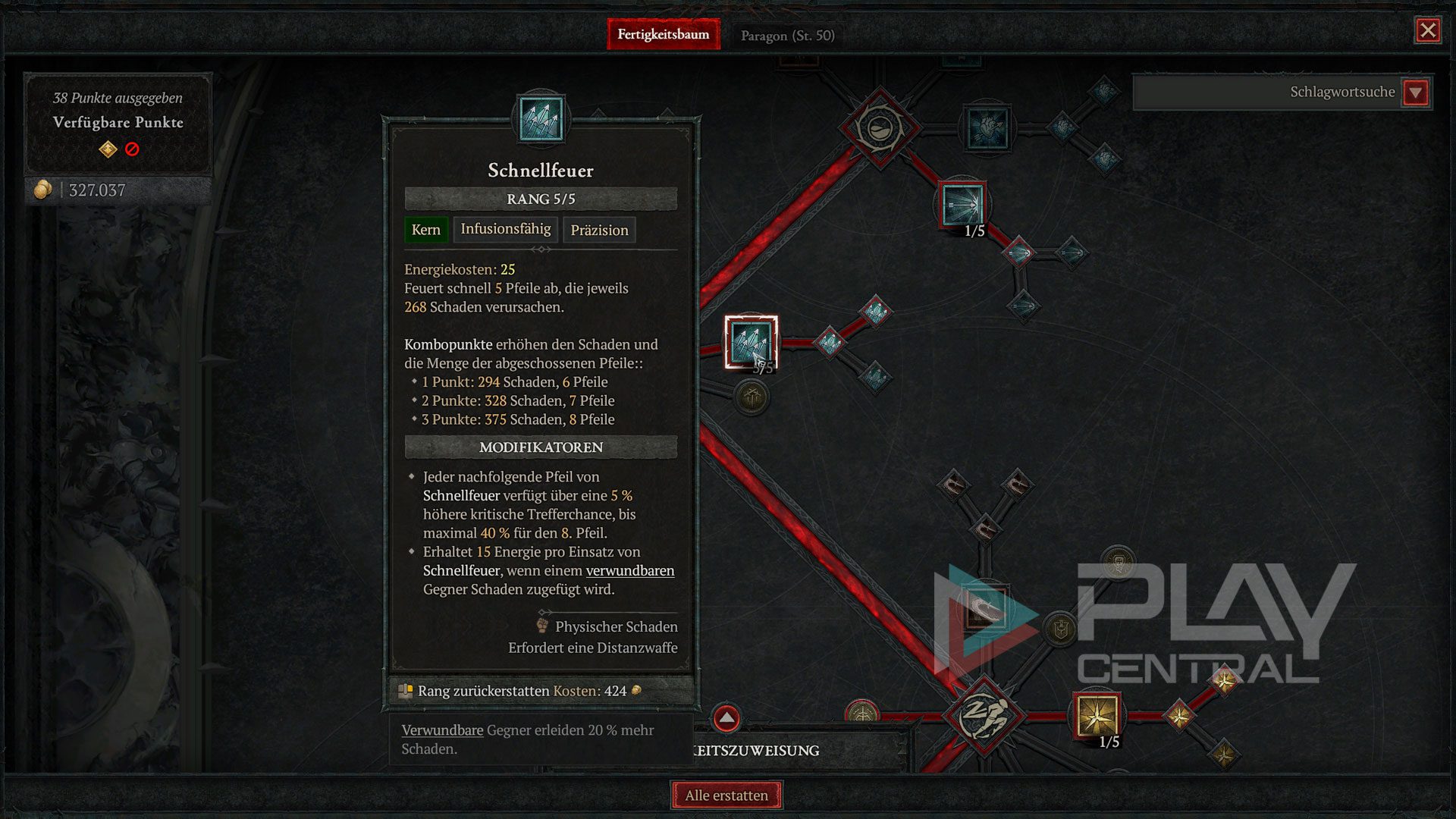1456x819 pixels.
Task: Click the underlined verwundbaren keyword link
Action: [x=630, y=571]
